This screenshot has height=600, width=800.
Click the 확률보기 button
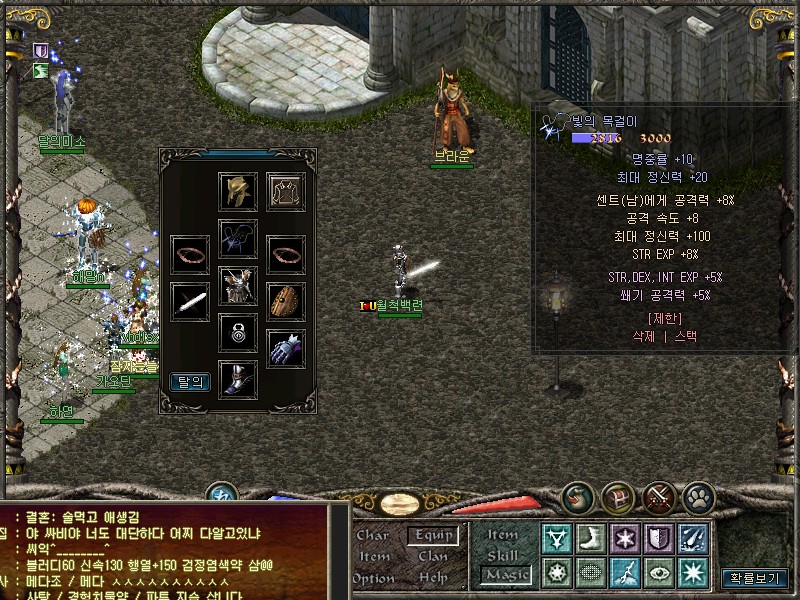click(x=753, y=577)
